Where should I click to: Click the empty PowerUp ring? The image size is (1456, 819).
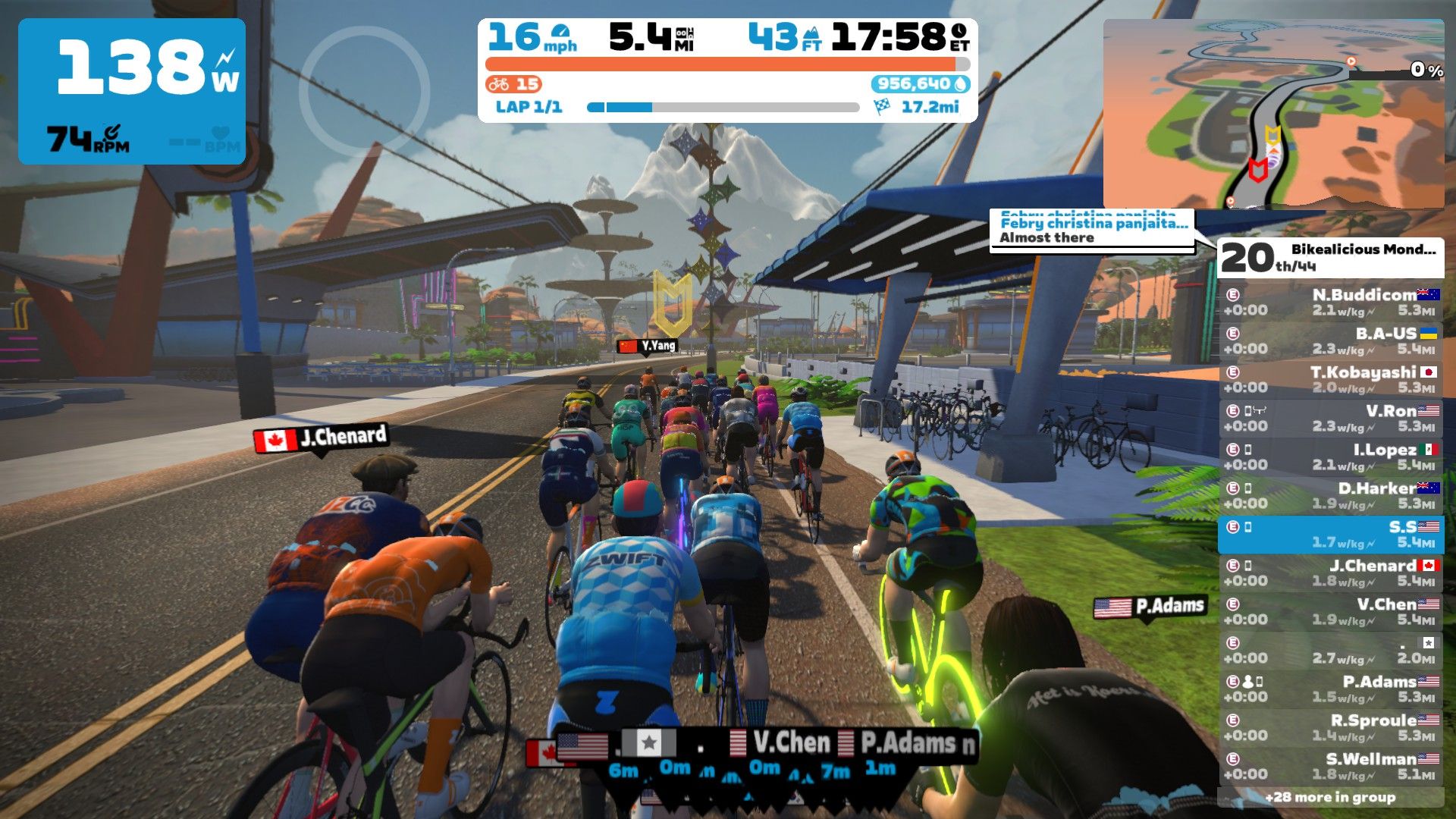tap(365, 91)
